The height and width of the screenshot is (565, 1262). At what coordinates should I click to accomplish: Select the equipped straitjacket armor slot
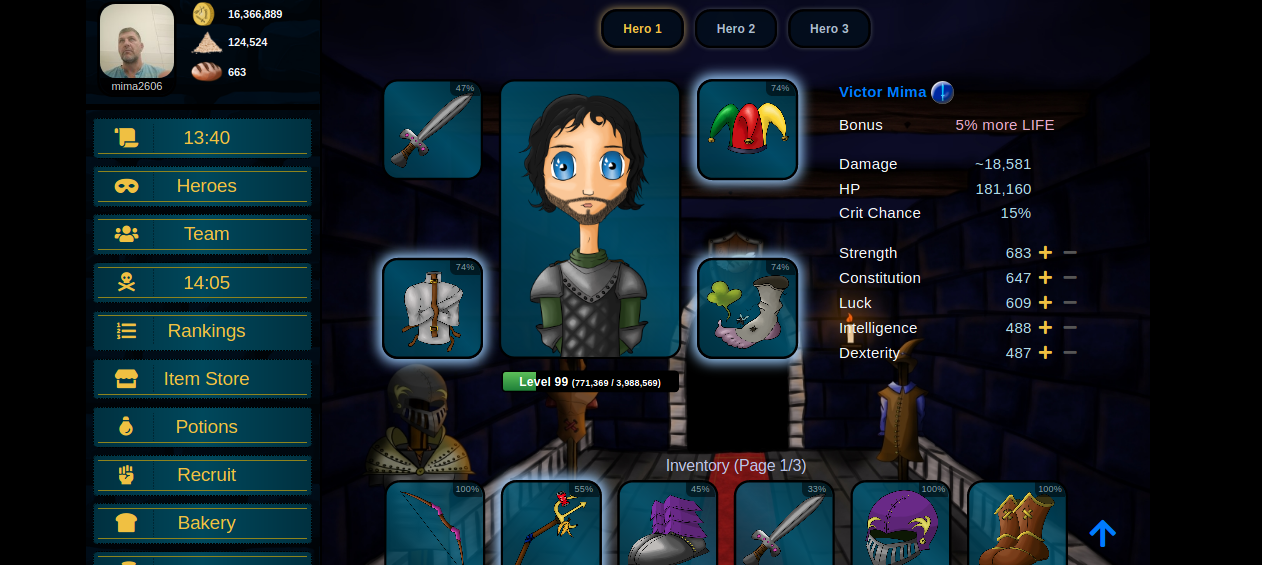[x=432, y=308]
